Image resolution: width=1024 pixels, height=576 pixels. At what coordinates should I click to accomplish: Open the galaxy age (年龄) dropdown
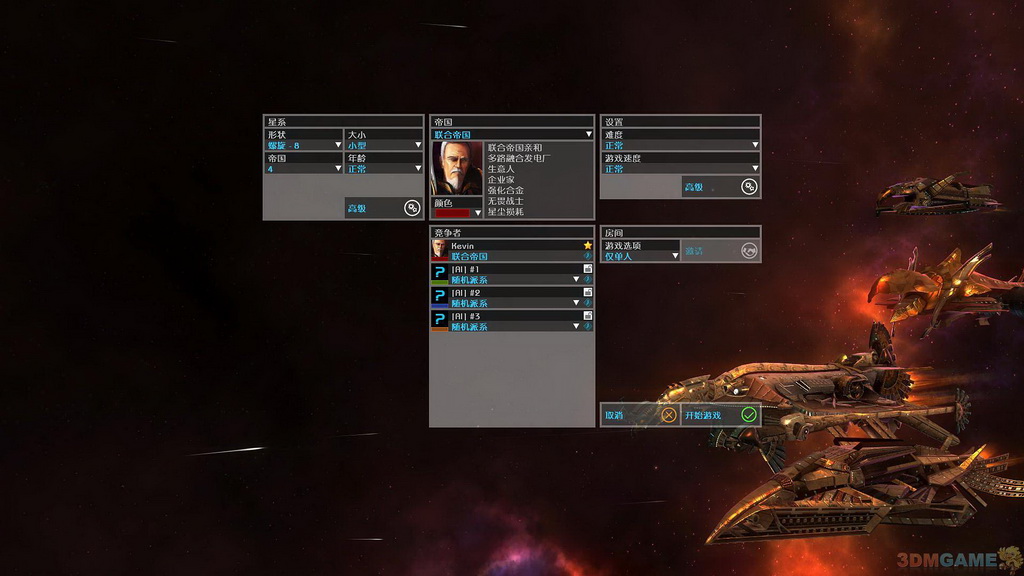(x=384, y=169)
